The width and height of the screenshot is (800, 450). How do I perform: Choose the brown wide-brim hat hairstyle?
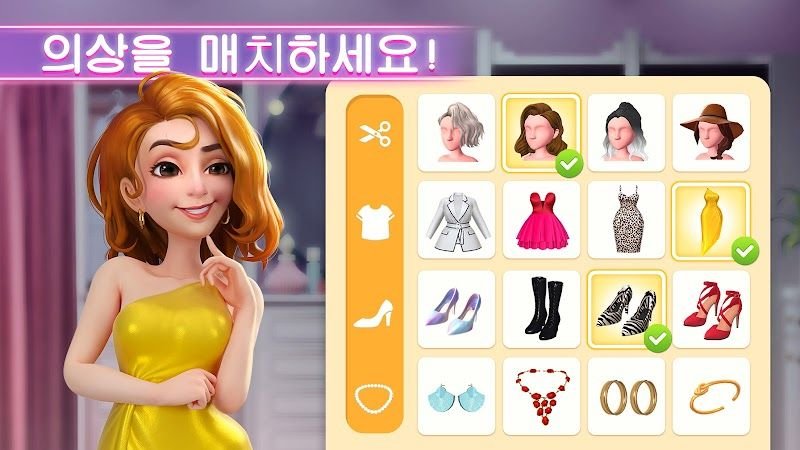(x=711, y=133)
